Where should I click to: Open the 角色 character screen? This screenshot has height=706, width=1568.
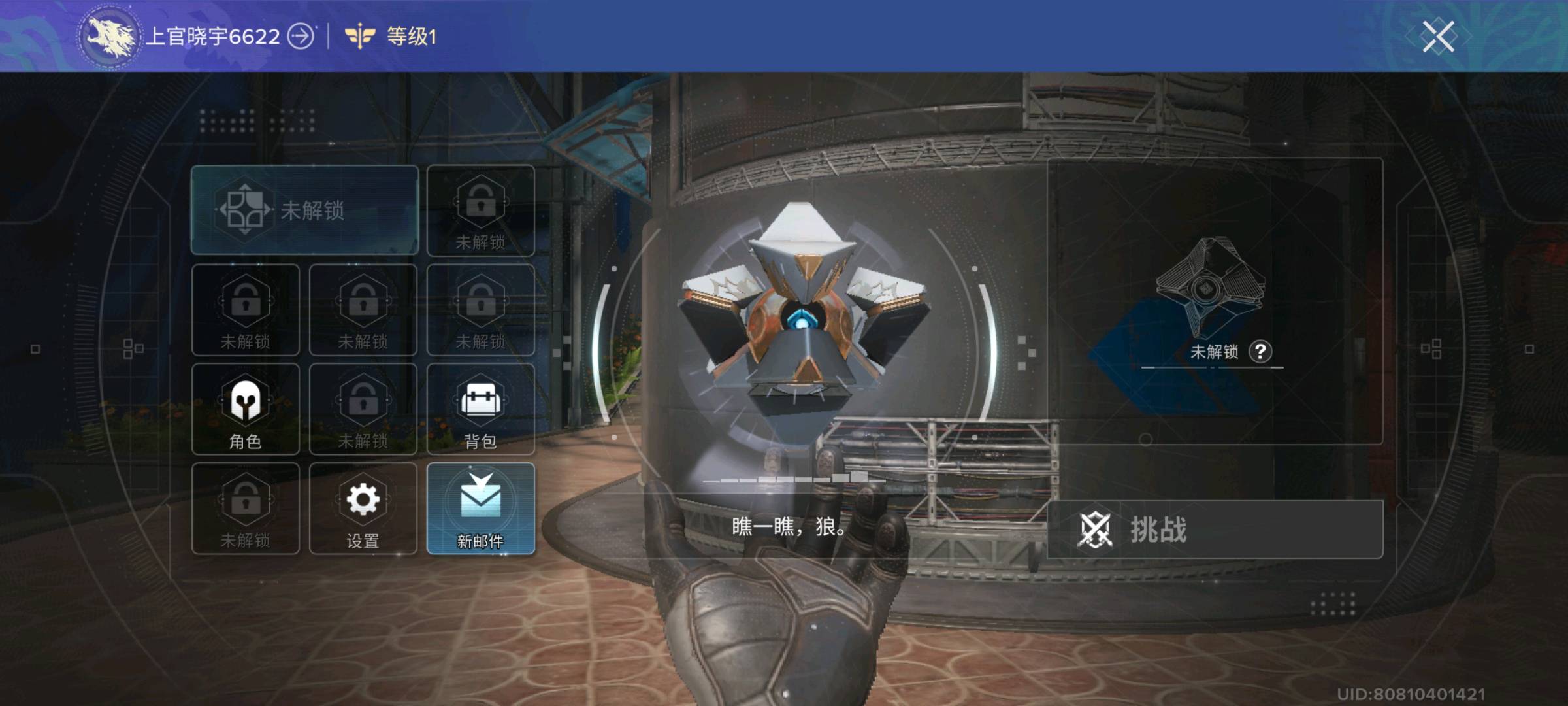pos(246,410)
